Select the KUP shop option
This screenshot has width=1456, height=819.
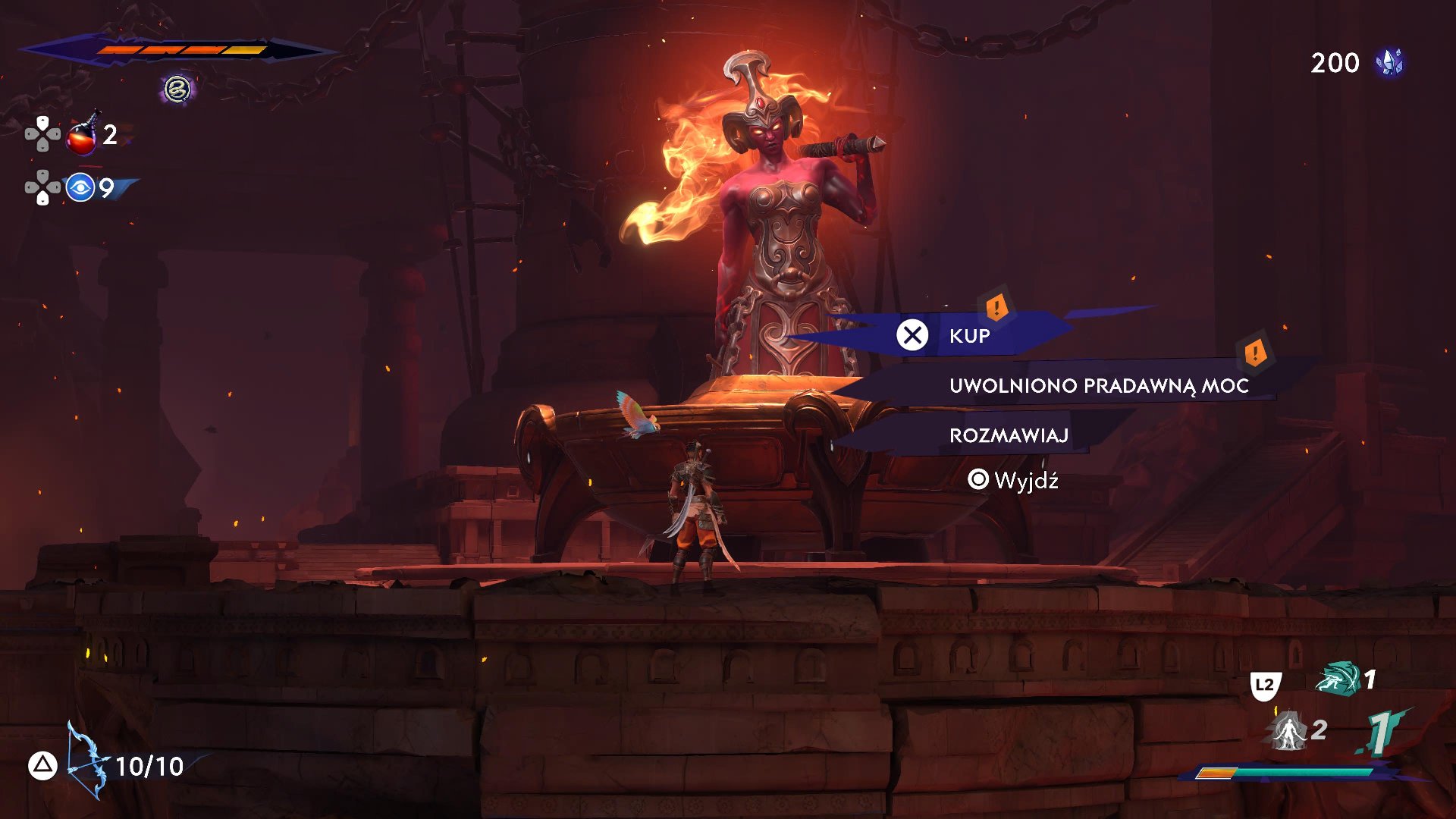(968, 335)
